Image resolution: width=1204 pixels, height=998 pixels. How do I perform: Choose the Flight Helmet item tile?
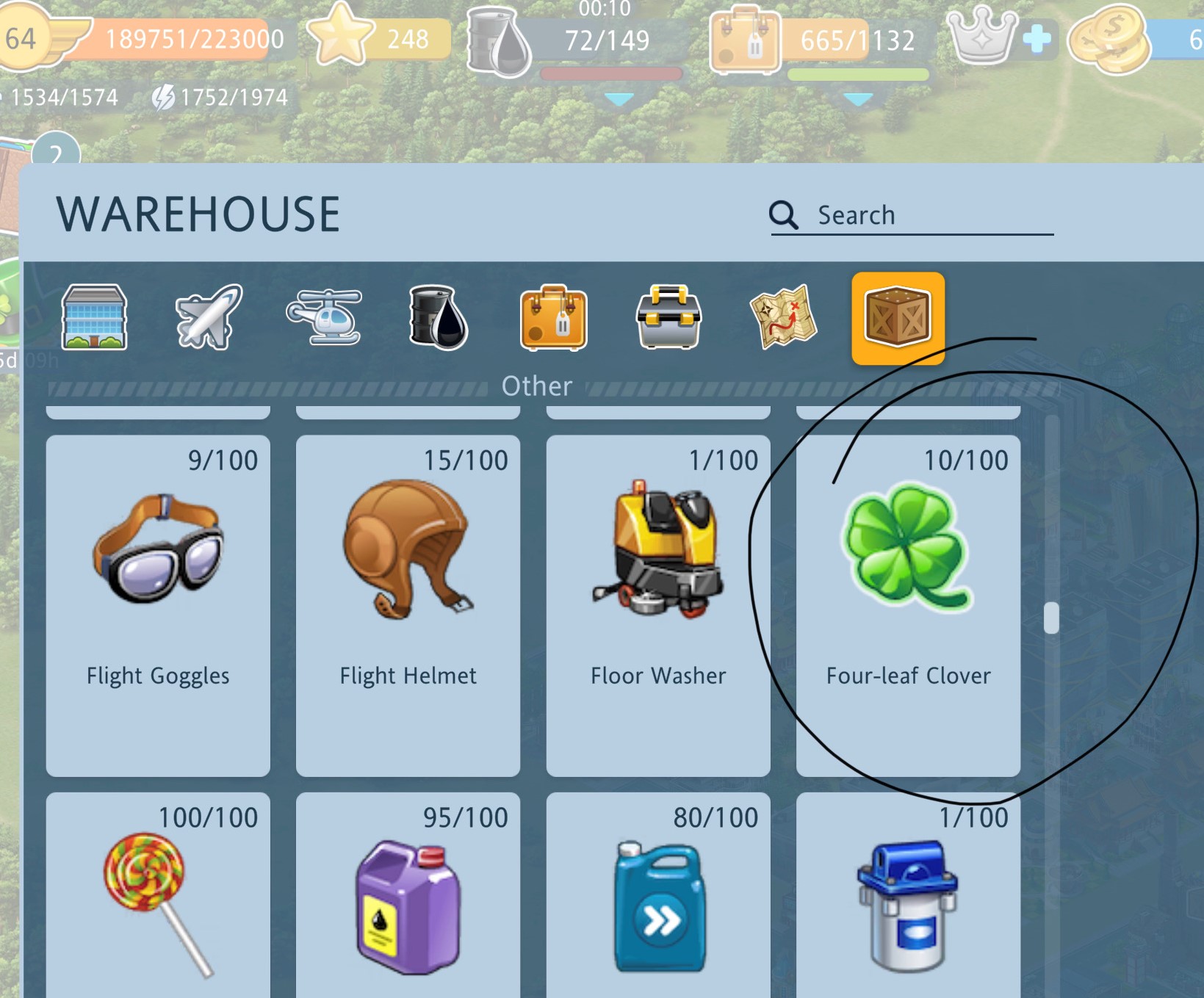pos(408,605)
